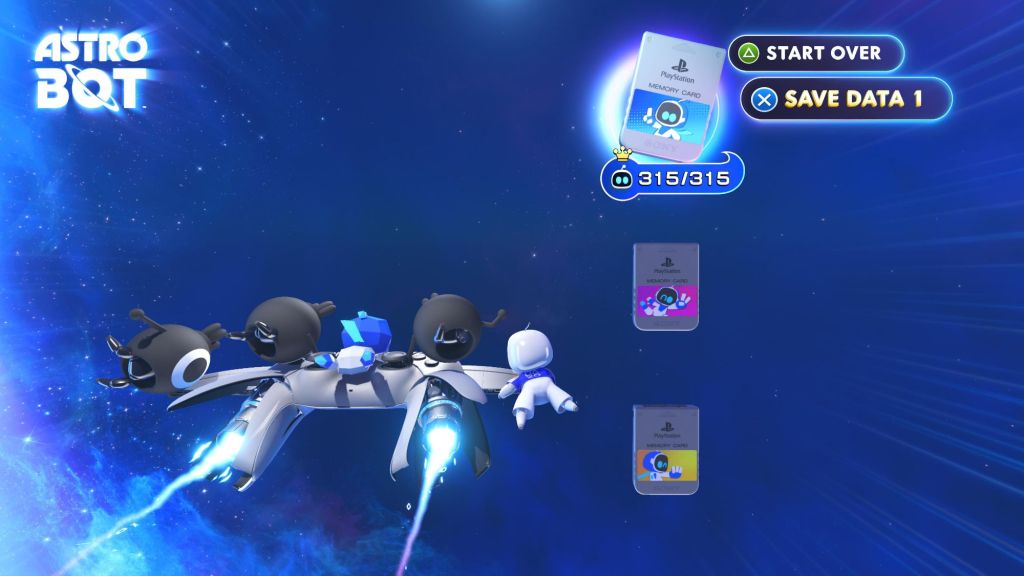
Task: Pick the purple memory card save slot
Action: (666, 286)
